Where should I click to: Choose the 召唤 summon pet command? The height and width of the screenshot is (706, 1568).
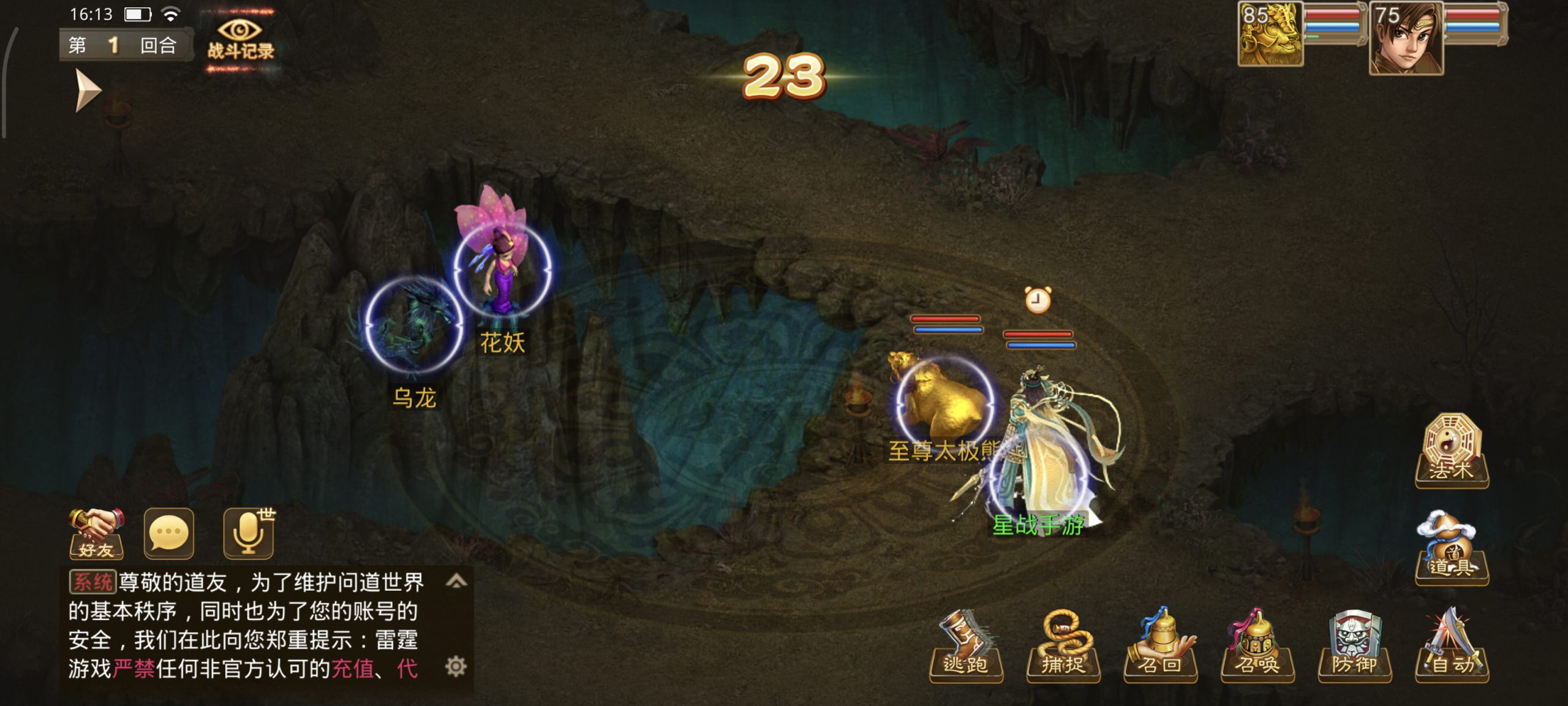tap(1257, 647)
